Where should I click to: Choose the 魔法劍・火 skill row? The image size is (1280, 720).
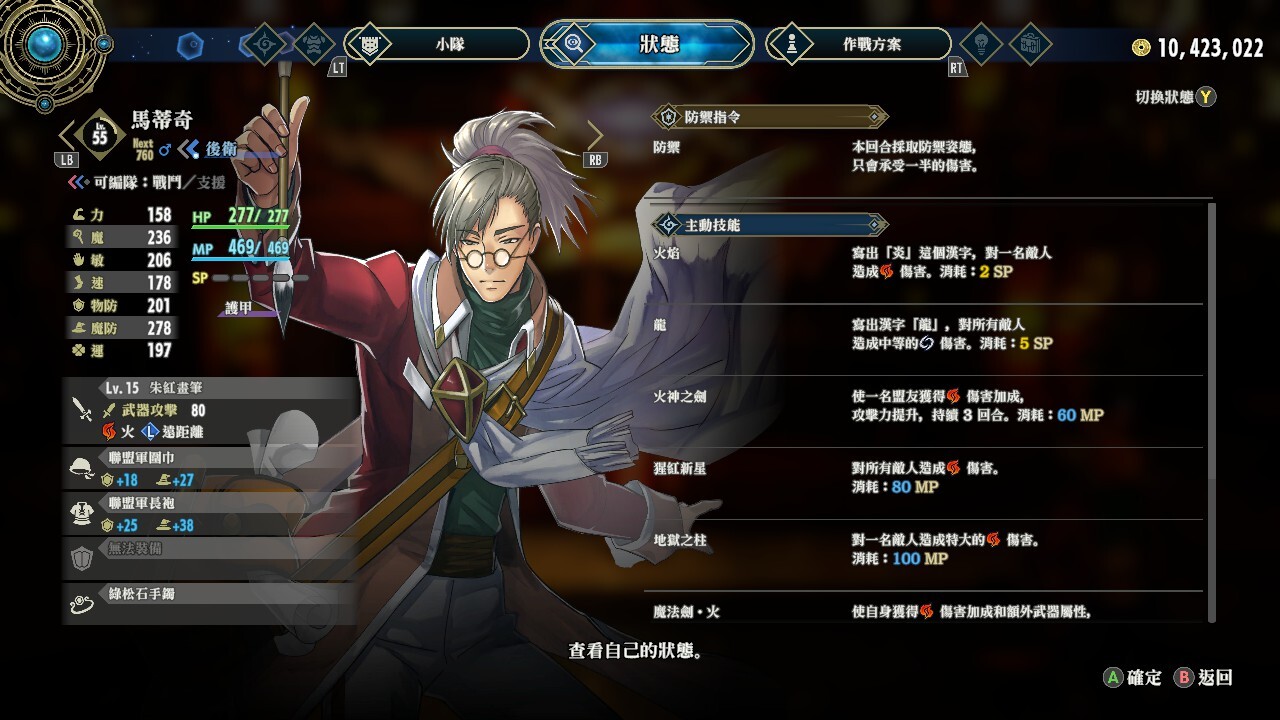click(925, 611)
